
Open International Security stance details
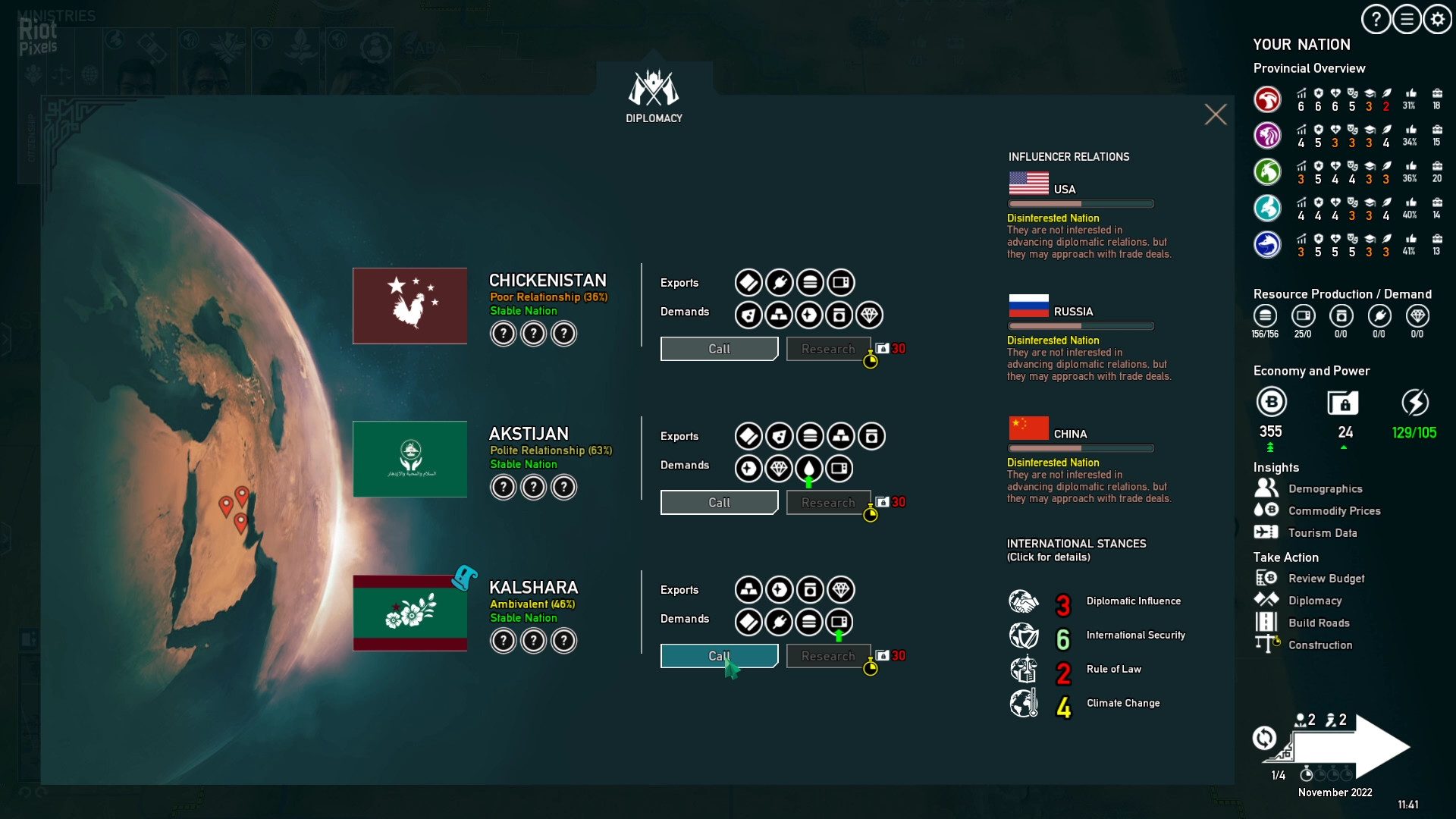pyautogui.click(x=1135, y=635)
